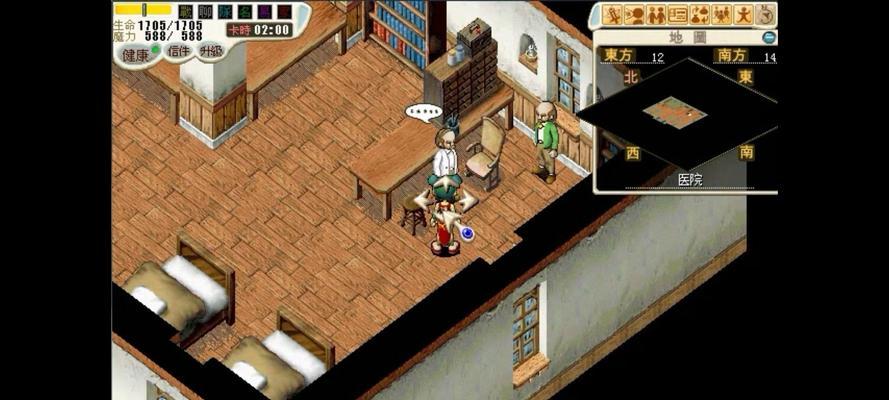This screenshot has width=889, height=400.
Task: Open the first sword-figure toolbar icon
Action: pyautogui.click(x=612, y=15)
